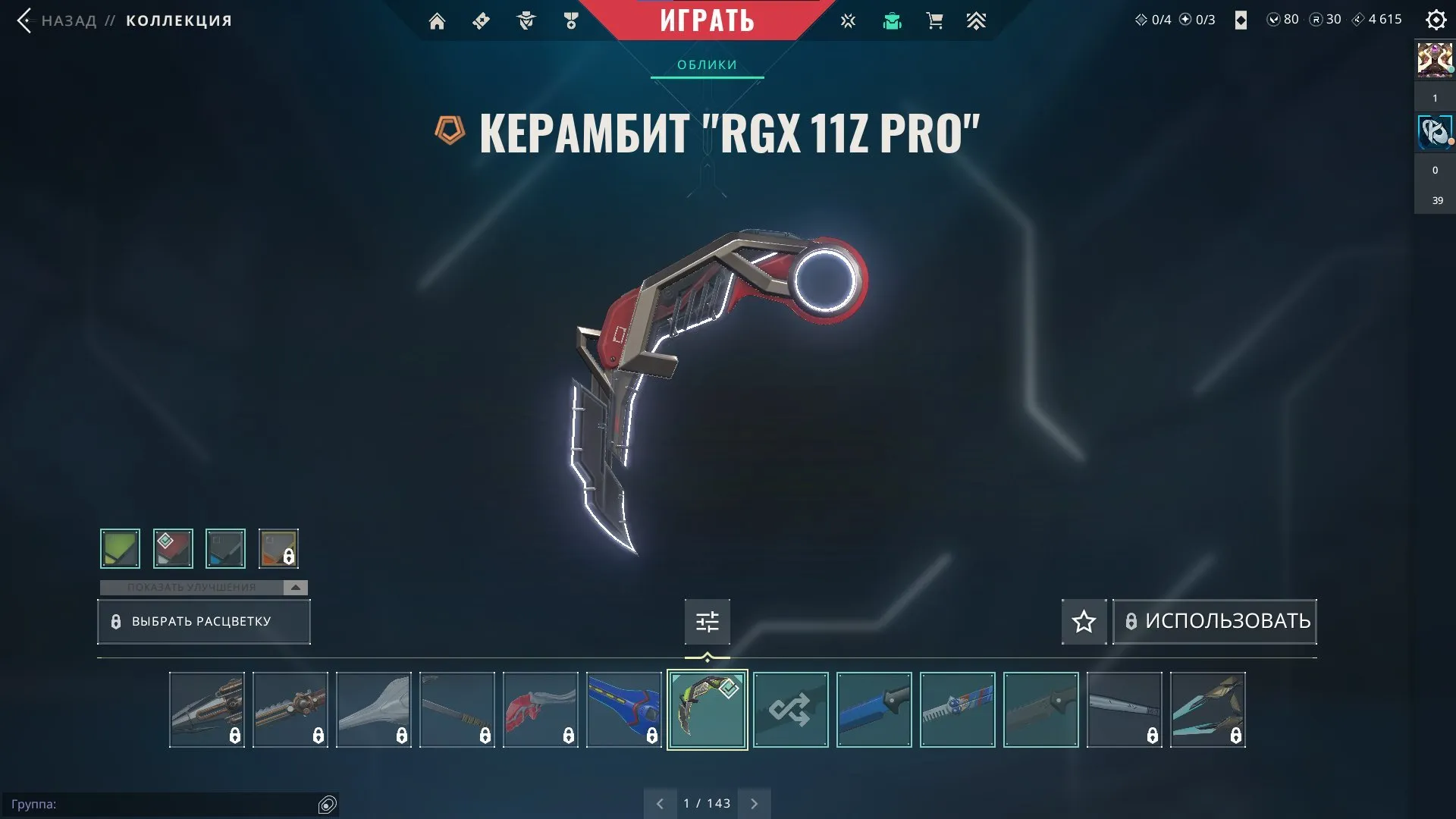1456x819 pixels.
Task: Click ВЫБРАТЬ РАСЦВЕТКУ button
Action: 203,621
